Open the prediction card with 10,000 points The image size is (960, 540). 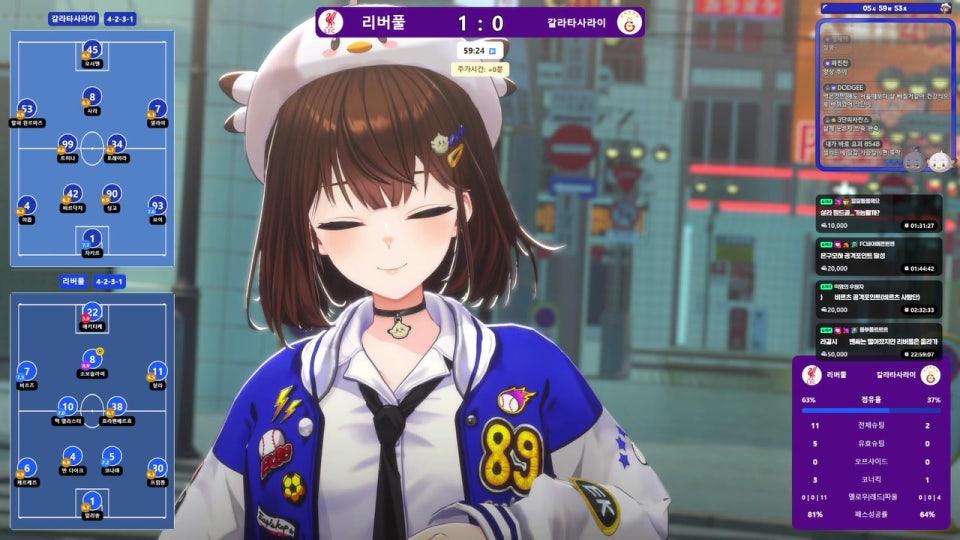[877, 213]
